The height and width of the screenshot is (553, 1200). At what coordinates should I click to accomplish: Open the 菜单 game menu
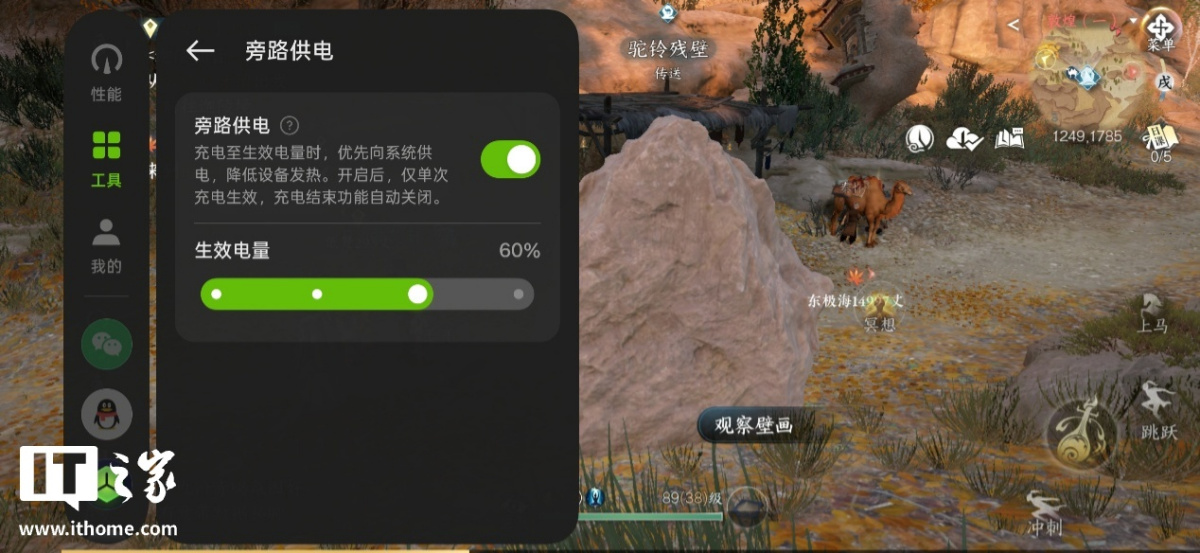[1161, 28]
